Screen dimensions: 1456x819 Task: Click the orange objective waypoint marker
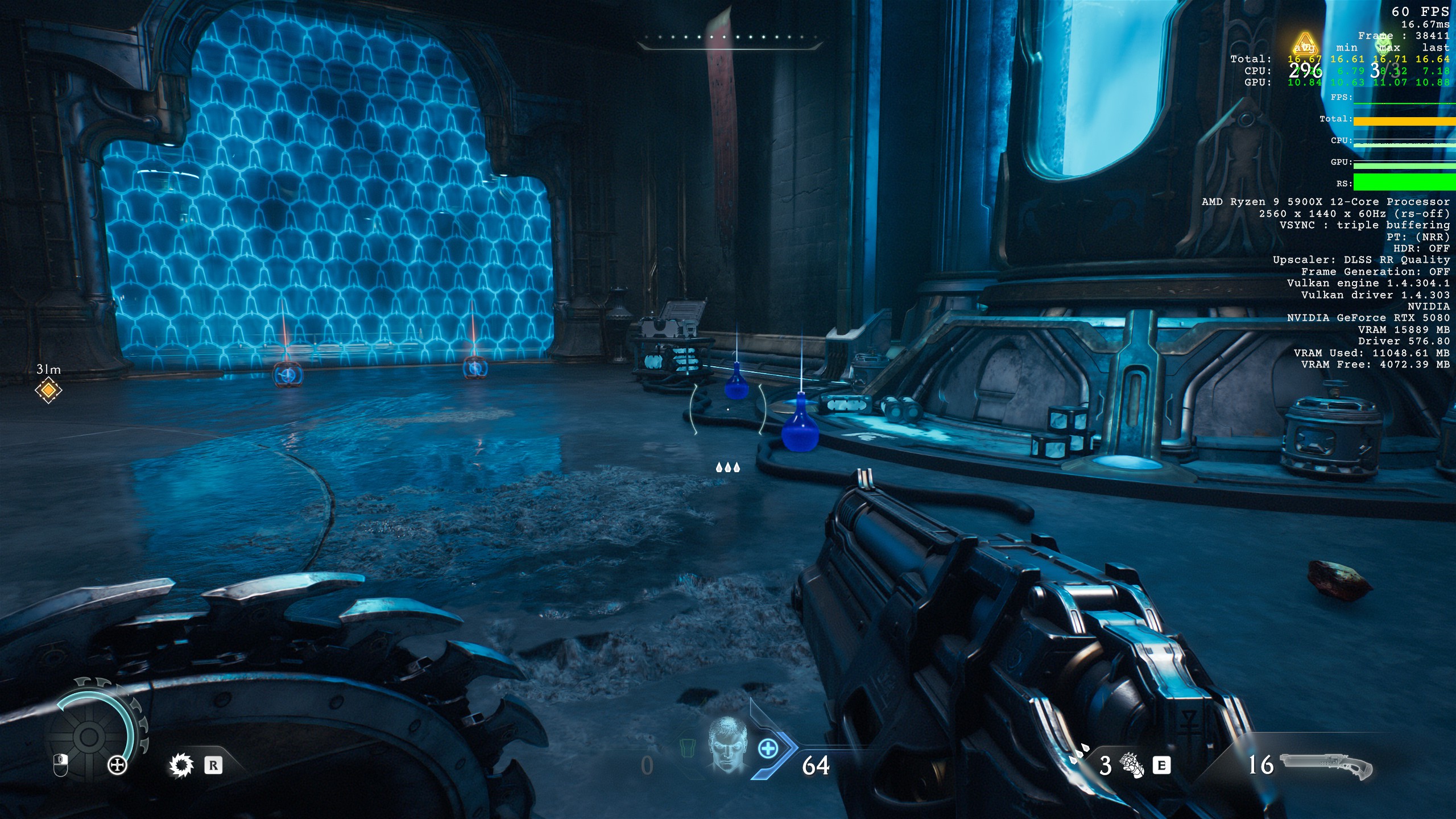[x=48, y=391]
